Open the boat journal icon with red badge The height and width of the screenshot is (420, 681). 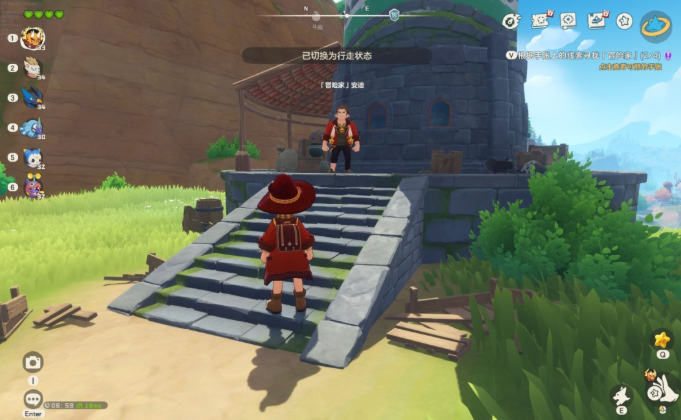click(x=598, y=20)
